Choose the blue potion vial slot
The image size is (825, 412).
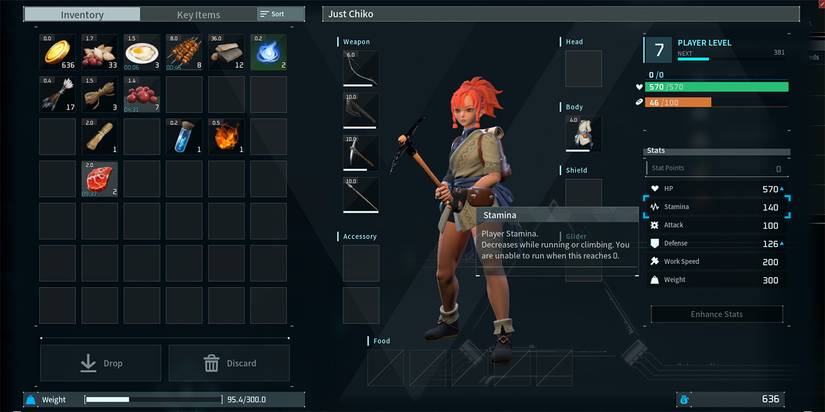click(x=184, y=137)
